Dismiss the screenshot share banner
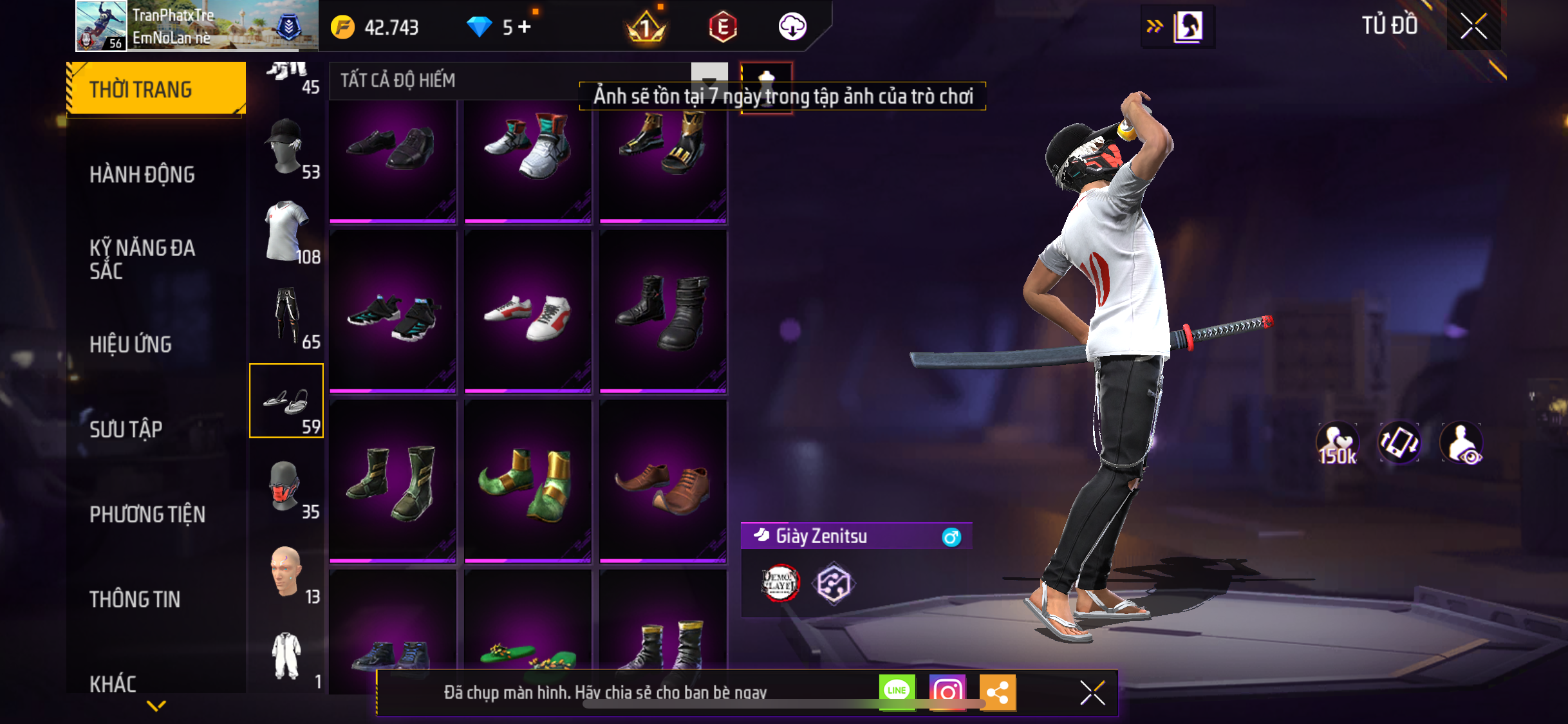Image resolution: width=1568 pixels, height=724 pixels. (x=1092, y=692)
